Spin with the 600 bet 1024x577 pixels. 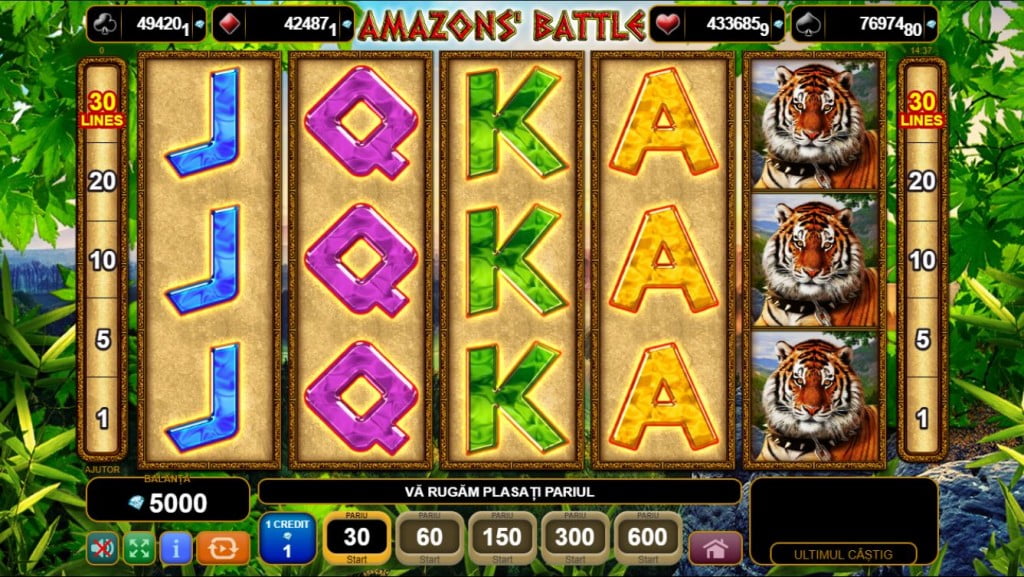[648, 538]
